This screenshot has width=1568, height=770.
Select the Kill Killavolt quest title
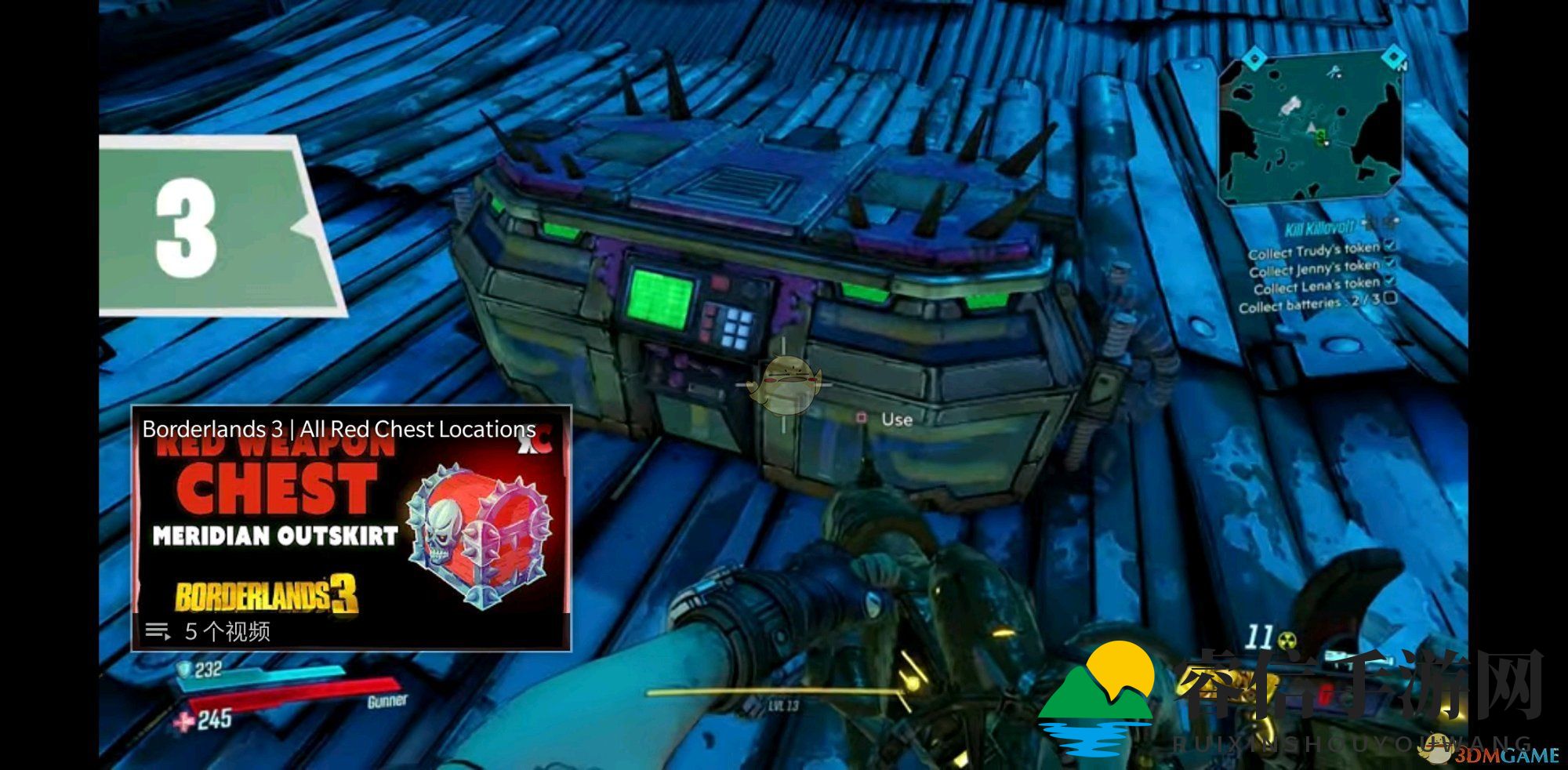pos(1319,229)
